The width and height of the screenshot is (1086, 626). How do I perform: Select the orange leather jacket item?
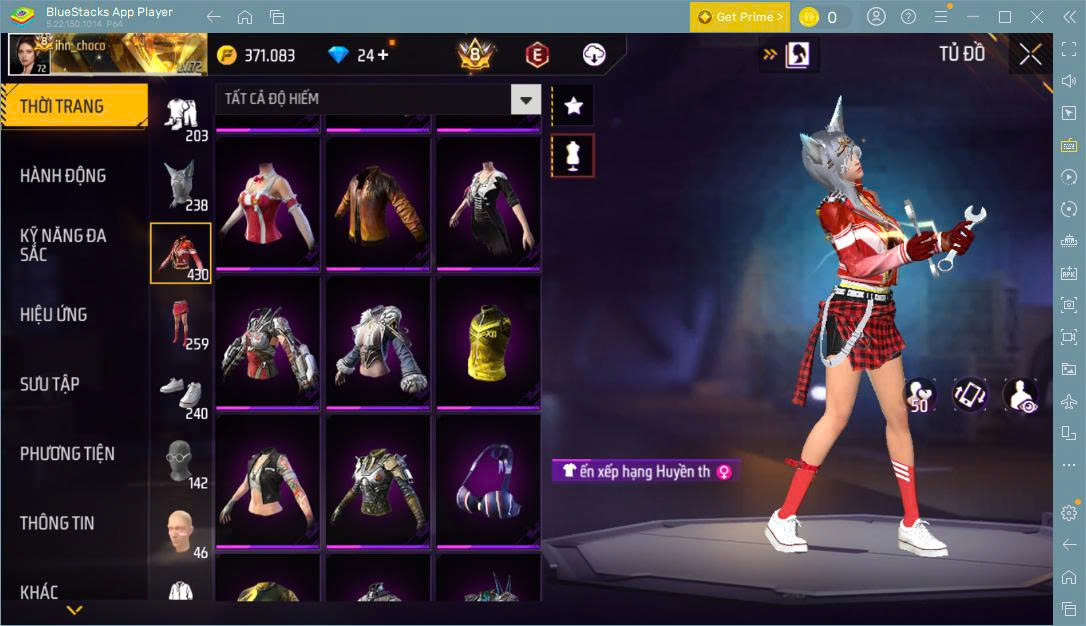[x=378, y=204]
